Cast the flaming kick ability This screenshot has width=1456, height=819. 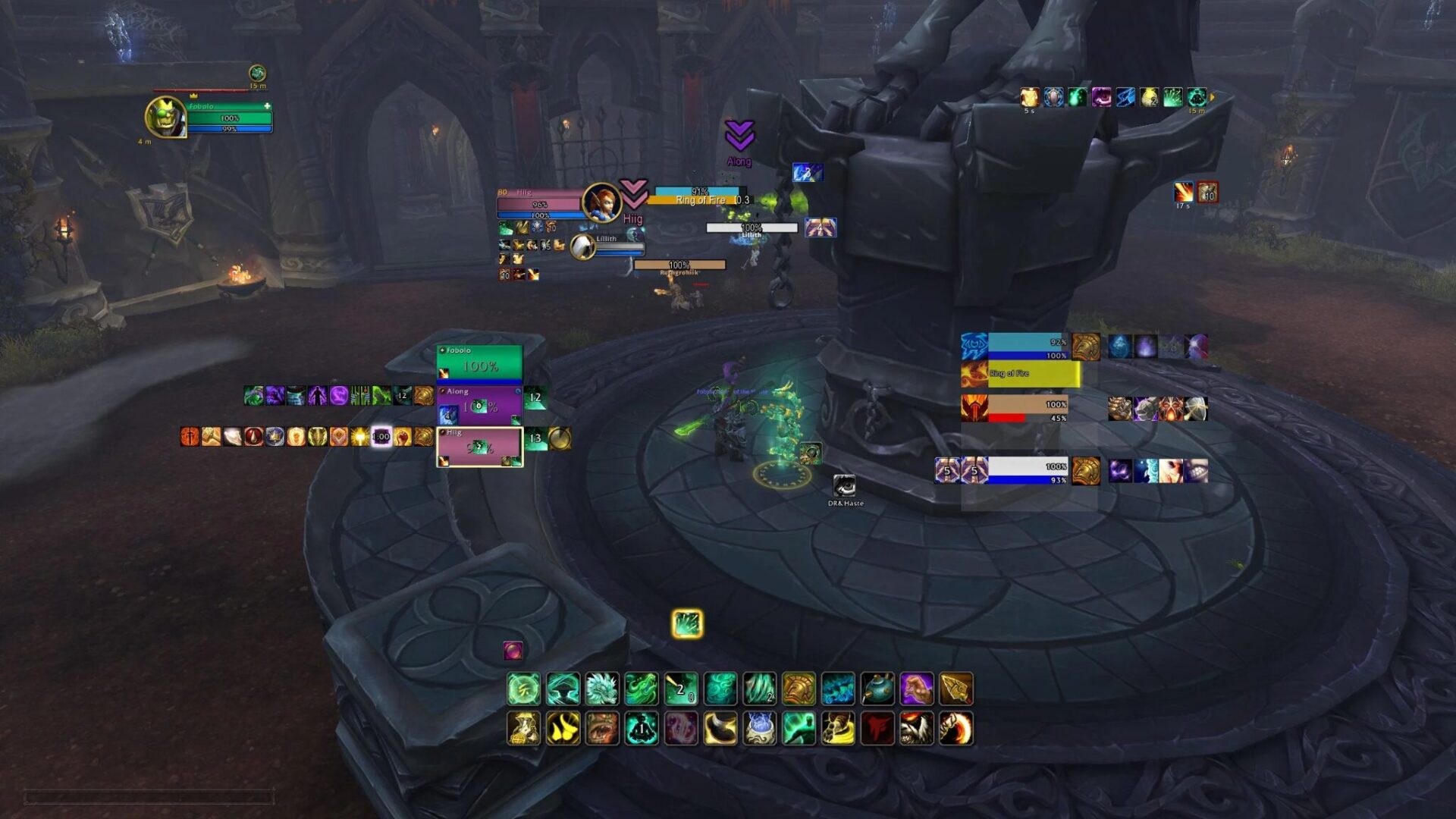tap(956, 729)
